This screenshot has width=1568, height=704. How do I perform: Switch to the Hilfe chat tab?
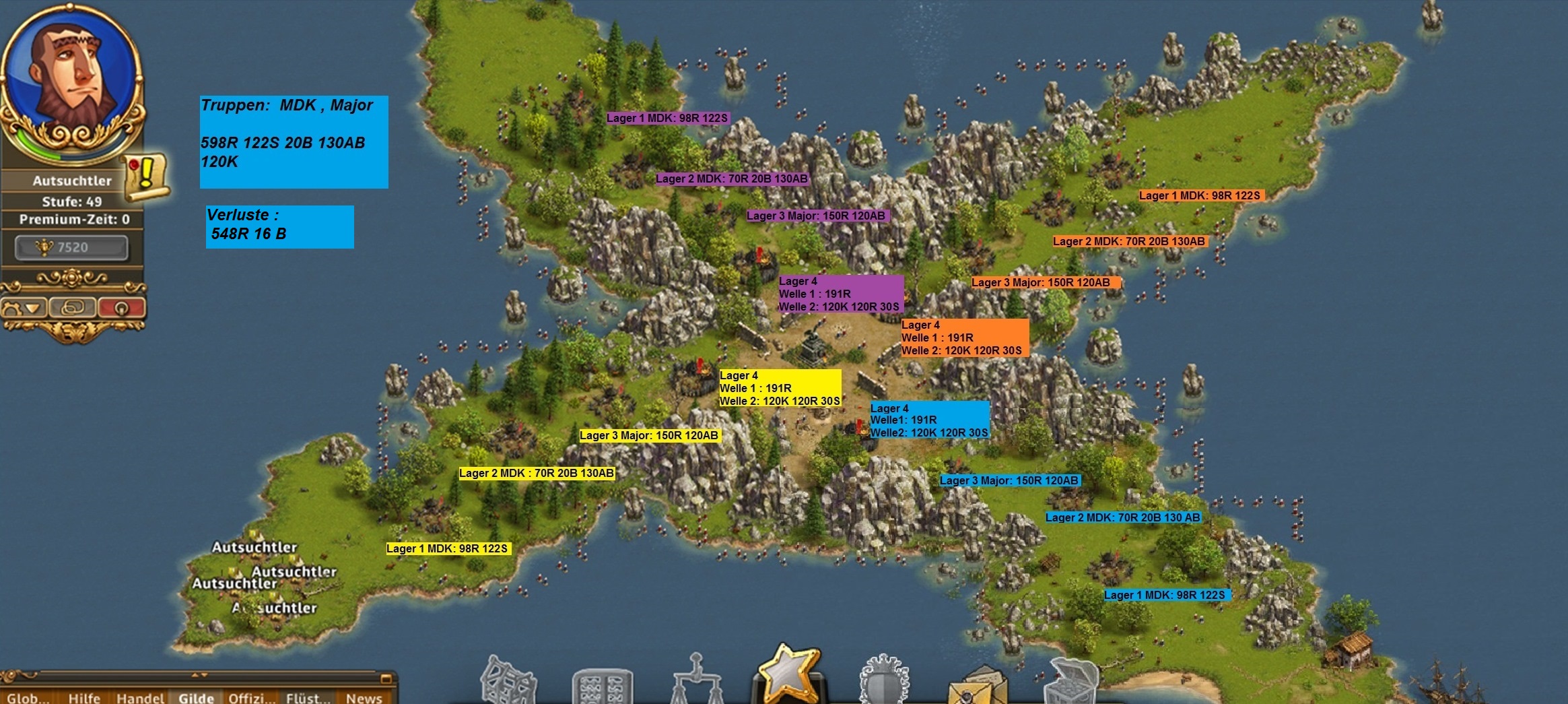point(84,697)
